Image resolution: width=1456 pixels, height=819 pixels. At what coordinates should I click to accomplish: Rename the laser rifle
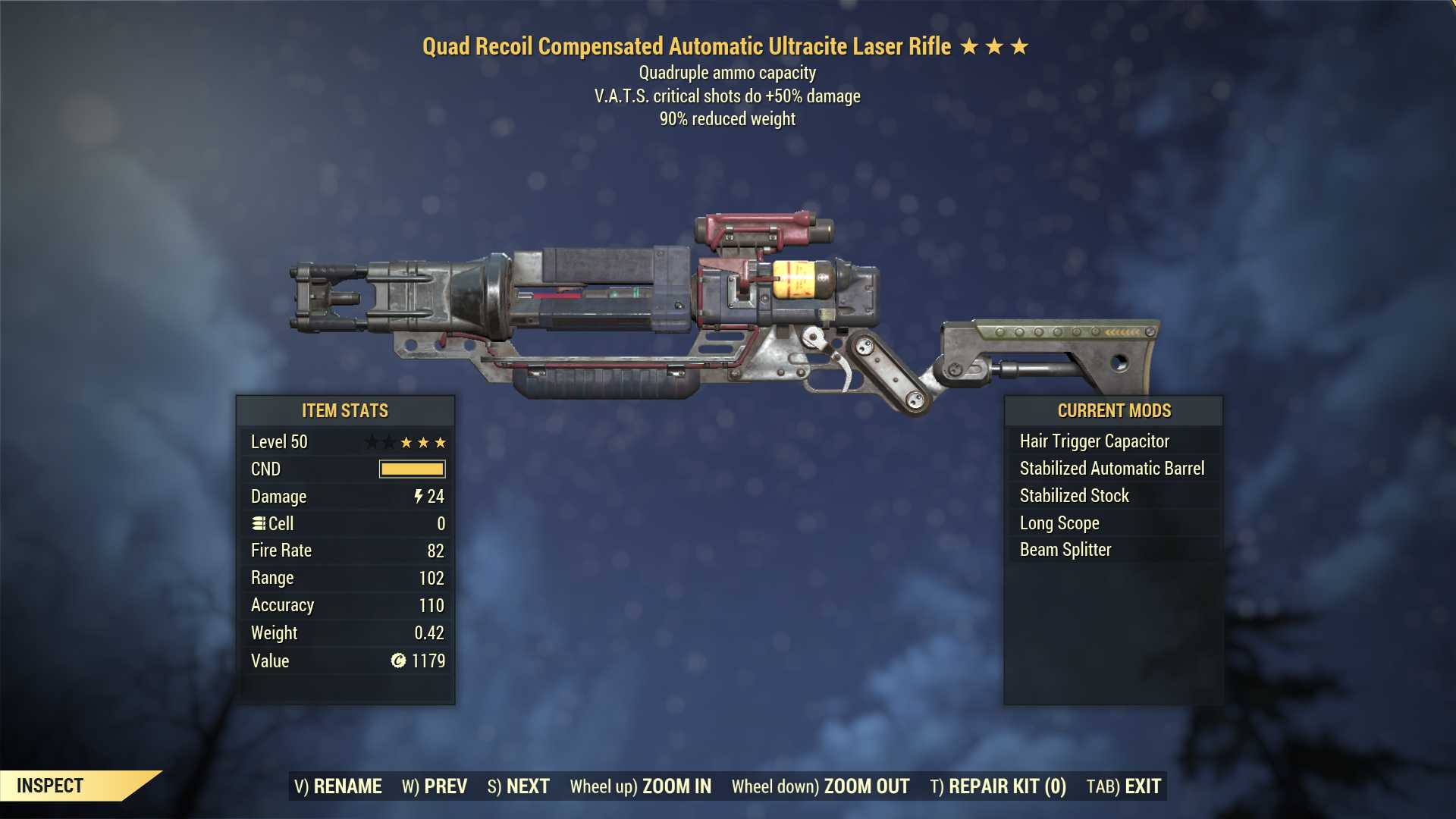338,786
